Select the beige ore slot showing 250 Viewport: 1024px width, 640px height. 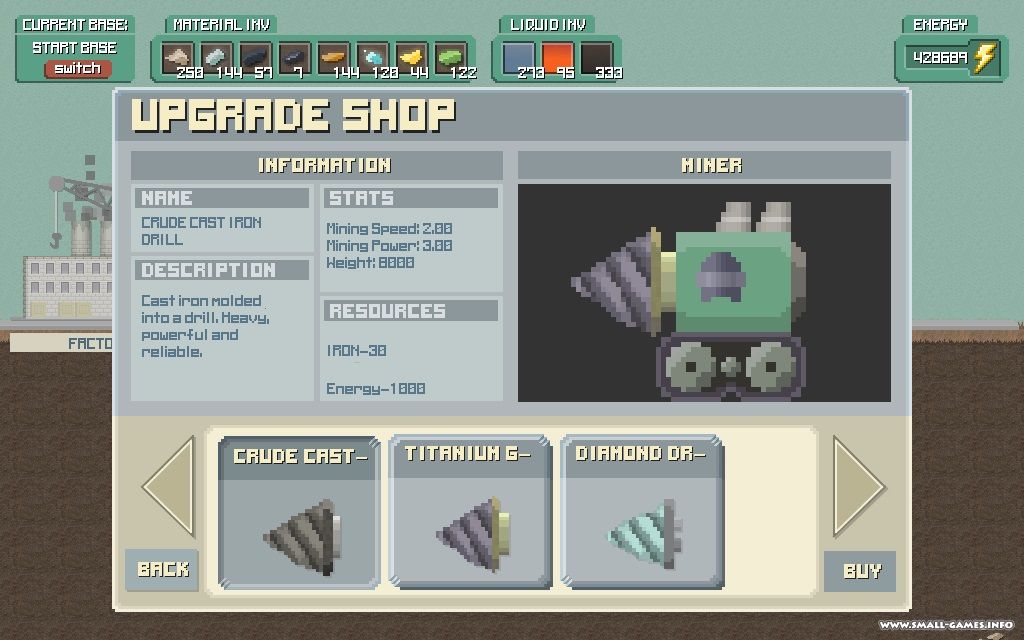click(x=178, y=59)
